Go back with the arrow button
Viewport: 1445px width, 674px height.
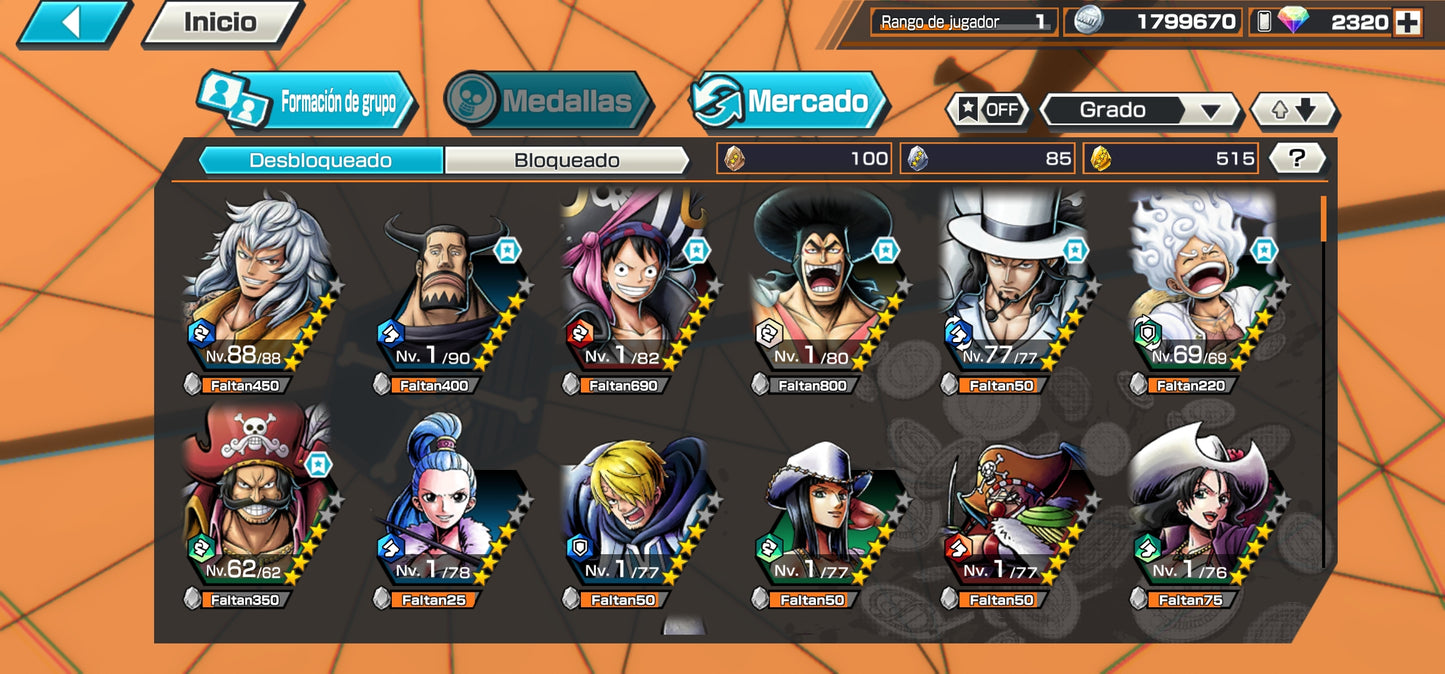click(x=71, y=22)
